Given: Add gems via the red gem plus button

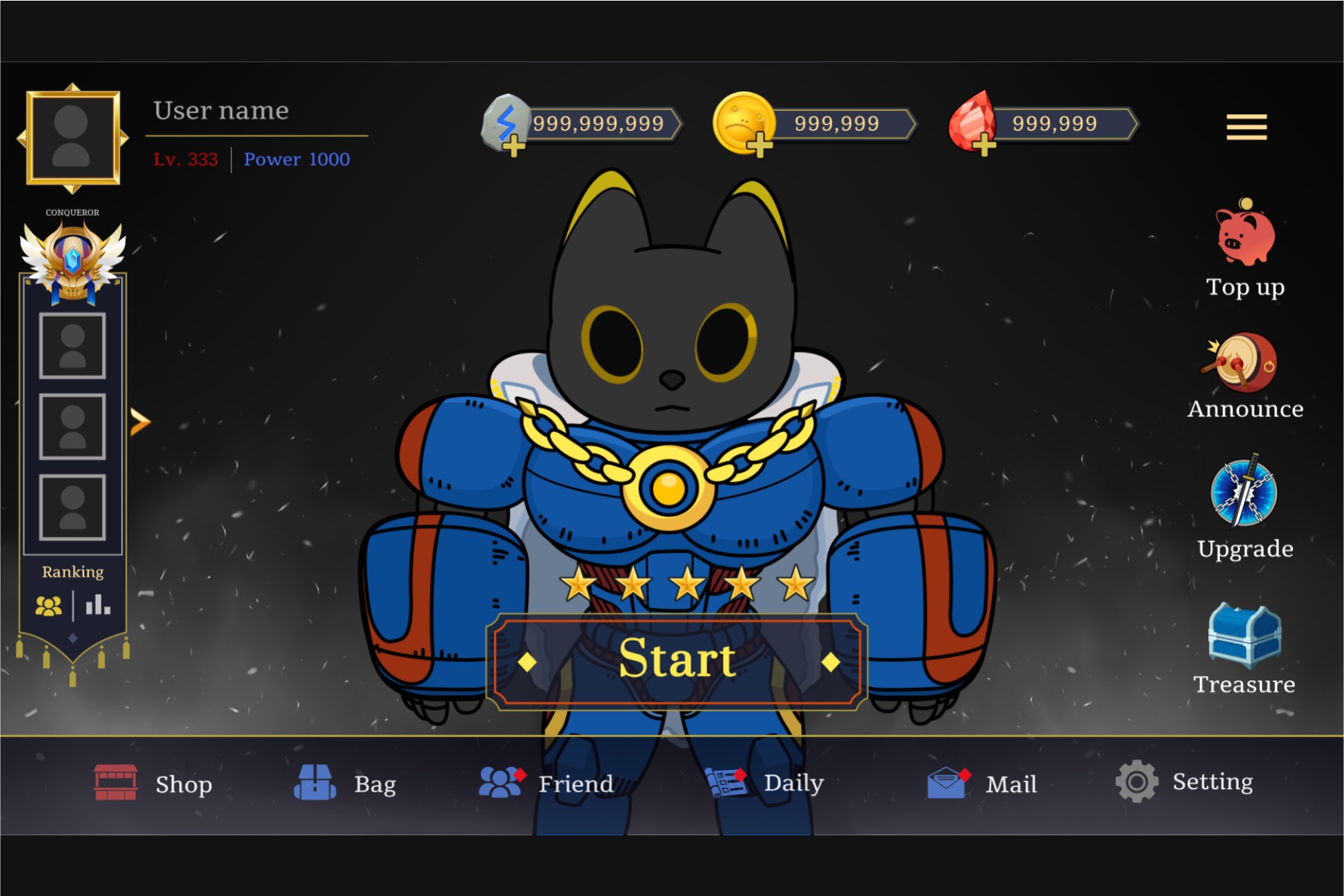Looking at the screenshot, I should point(984,146).
